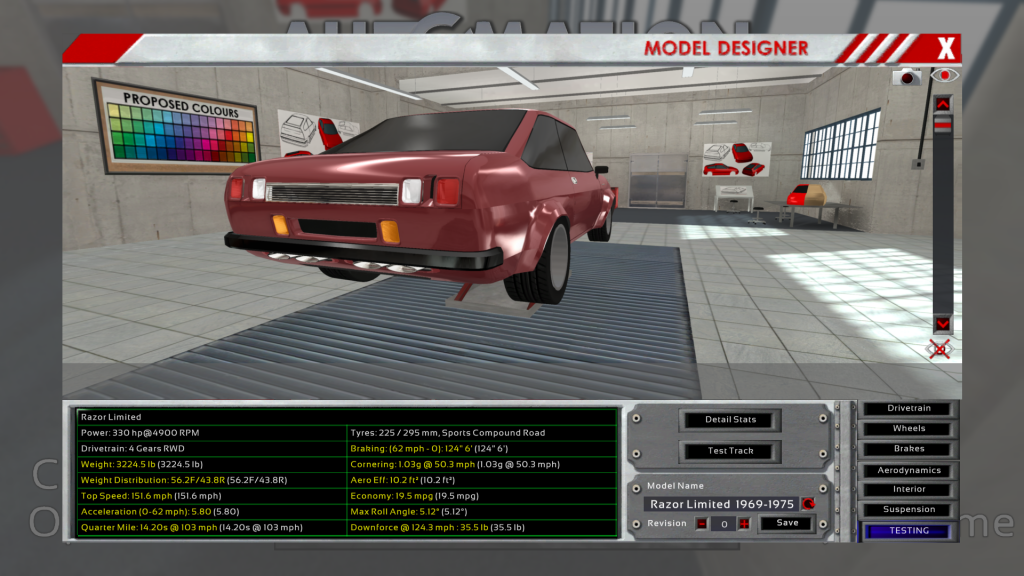Close the Model Designer window
Viewport: 1024px width, 576px height.
pyautogui.click(x=946, y=47)
